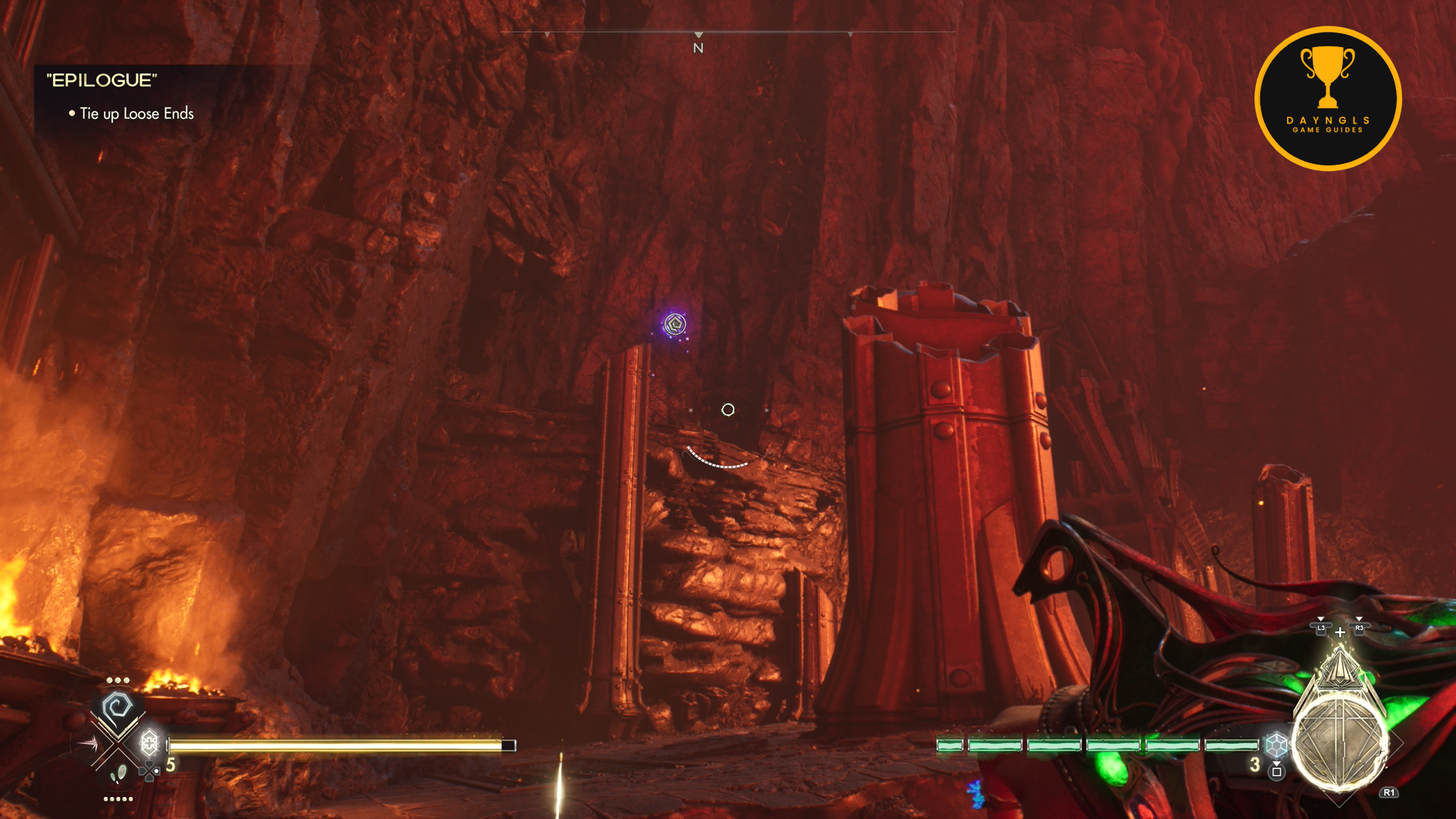Select the Epilogue quest tracker
The width and height of the screenshot is (1456, 819).
[102, 80]
